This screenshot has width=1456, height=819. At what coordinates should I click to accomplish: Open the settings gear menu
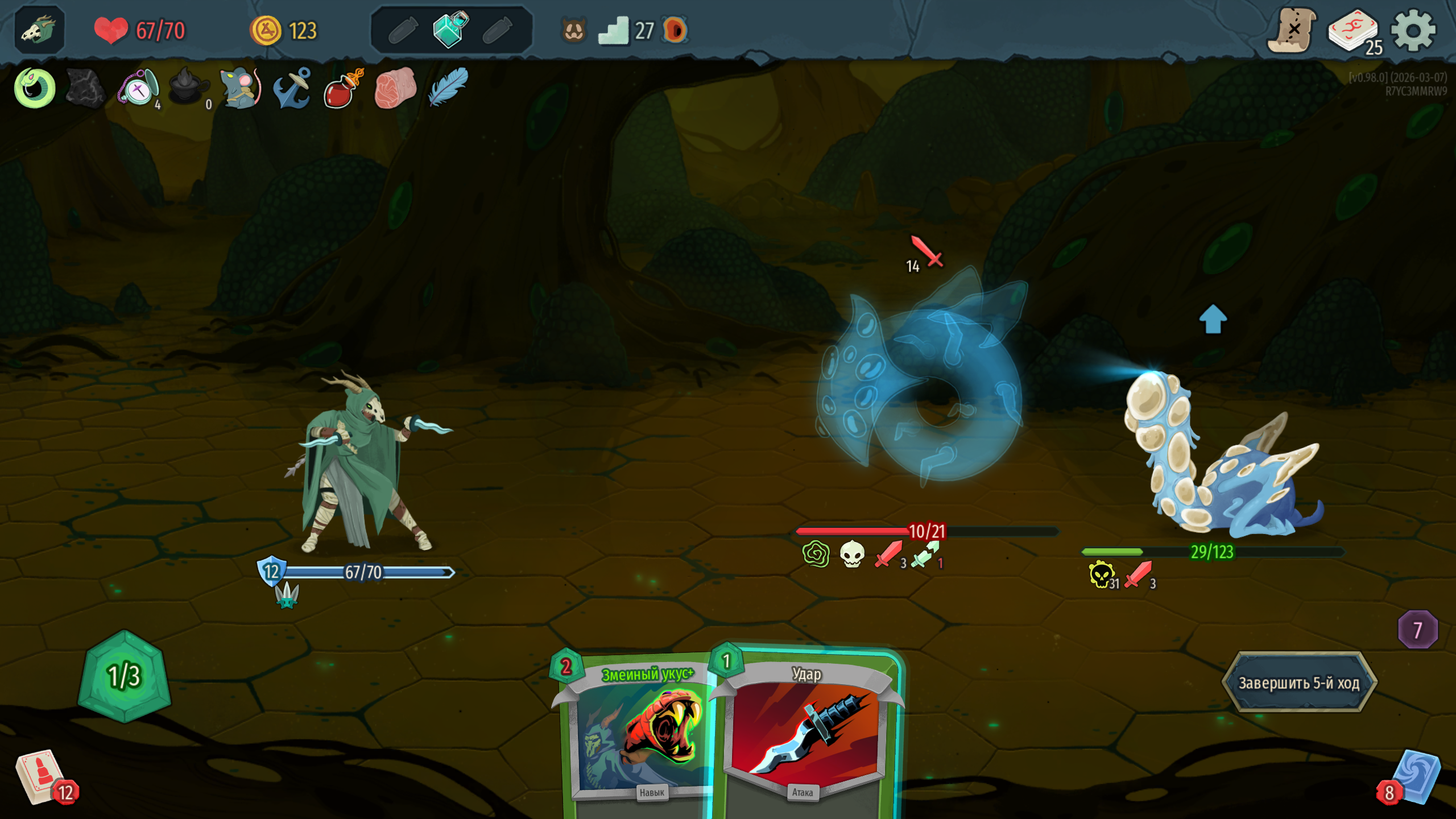(x=1413, y=30)
